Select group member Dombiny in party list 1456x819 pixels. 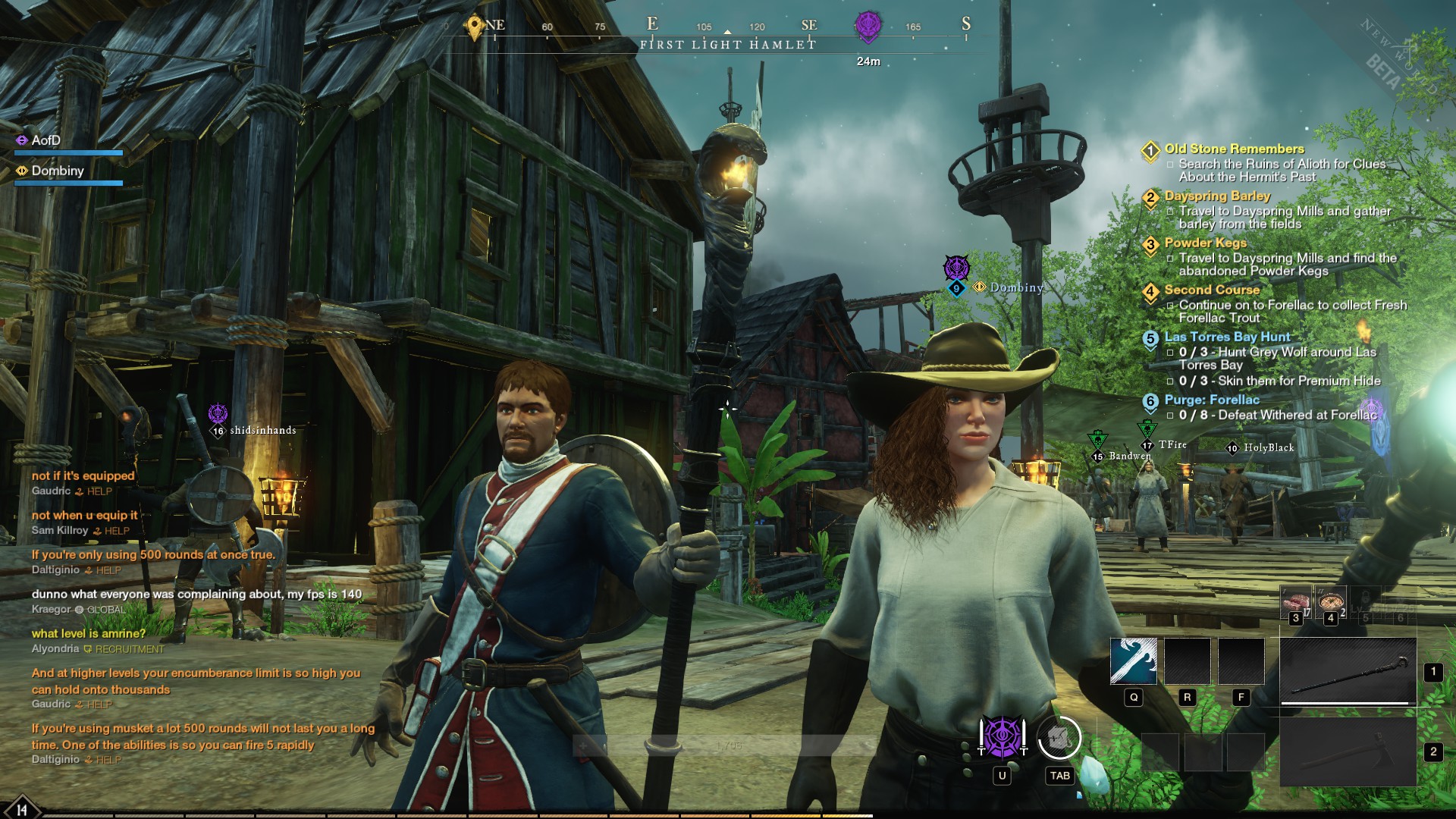(x=57, y=171)
